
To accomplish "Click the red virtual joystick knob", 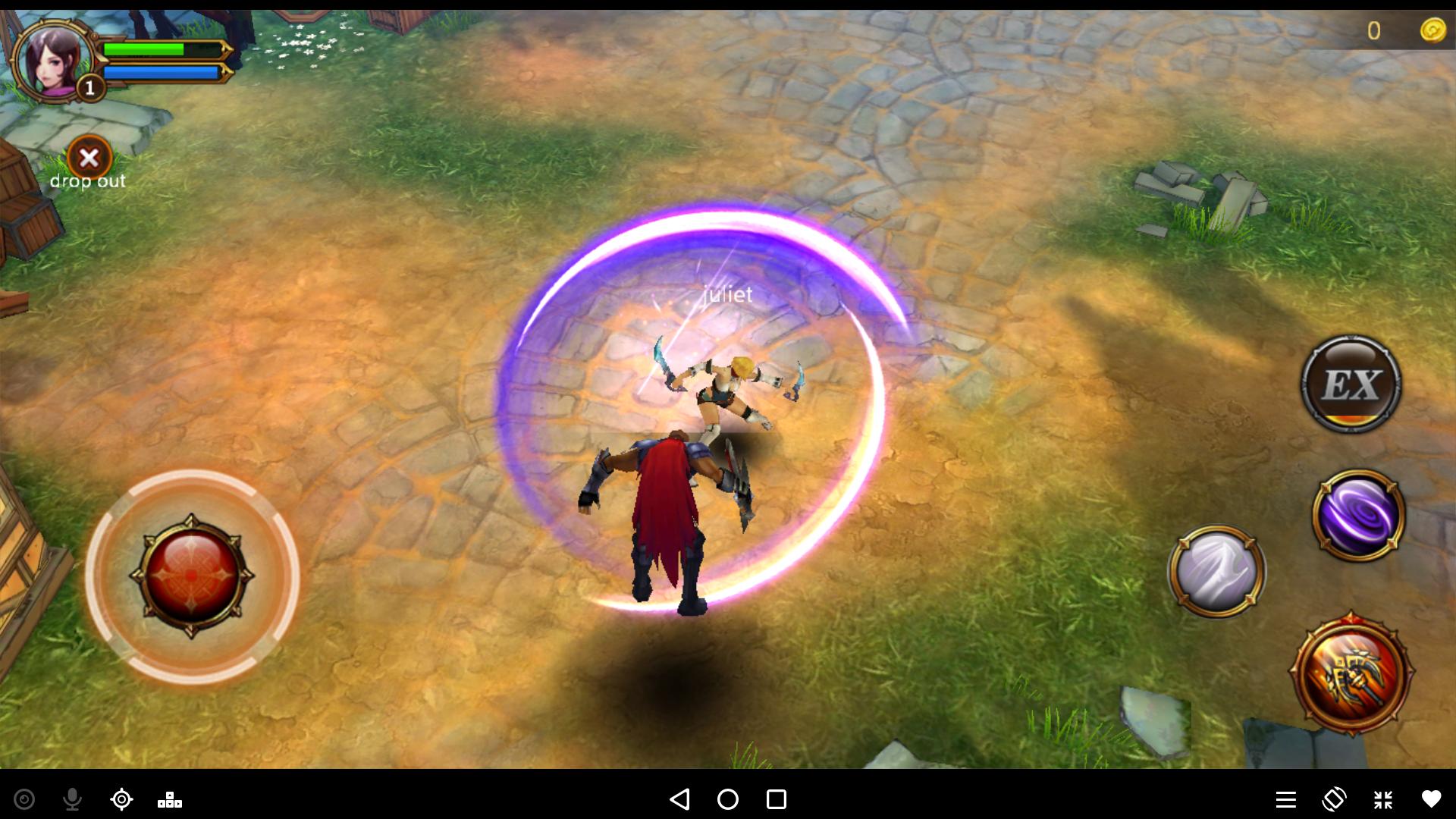I will click(x=192, y=576).
